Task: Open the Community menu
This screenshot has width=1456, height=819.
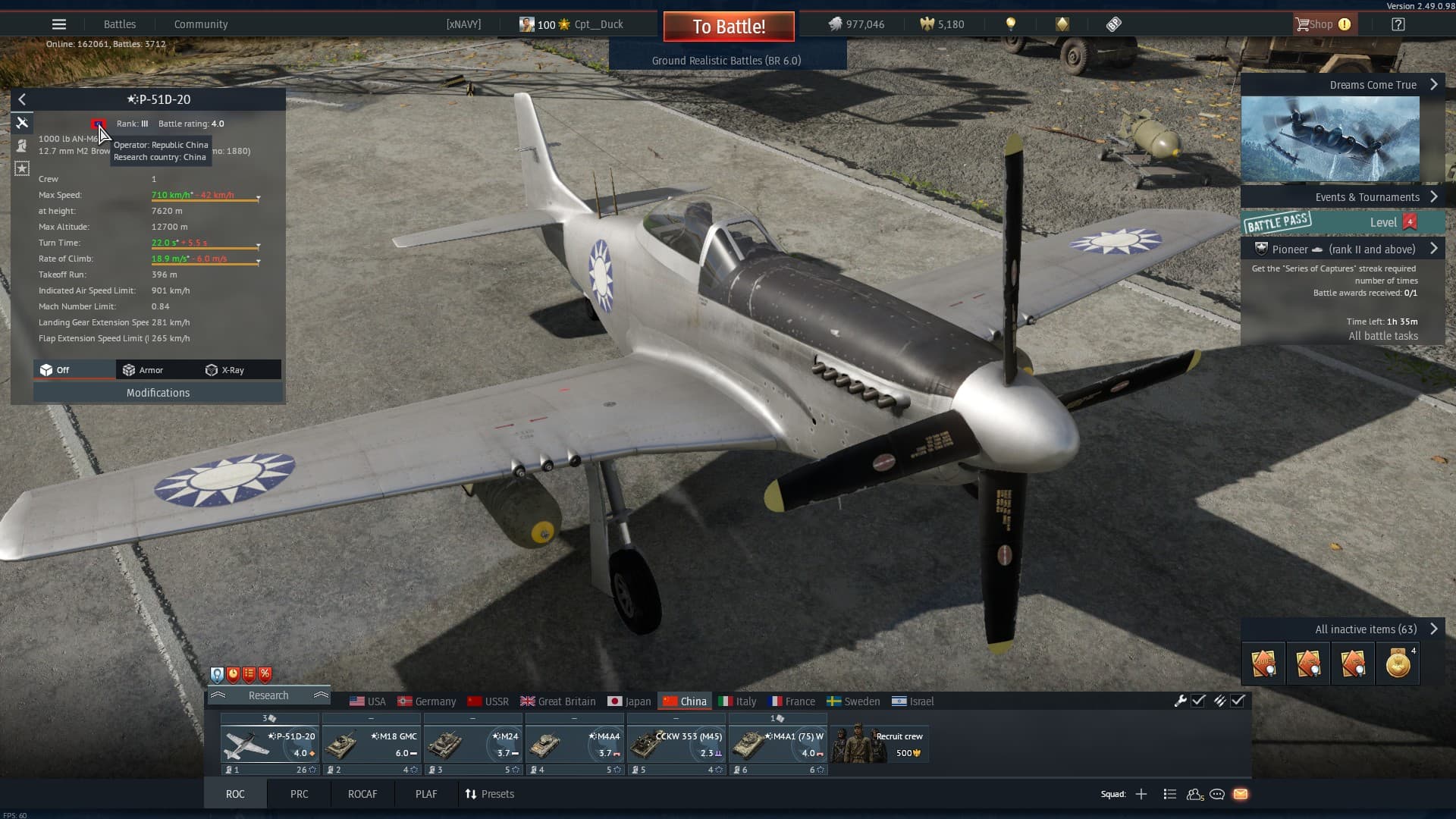Action: pos(200,24)
